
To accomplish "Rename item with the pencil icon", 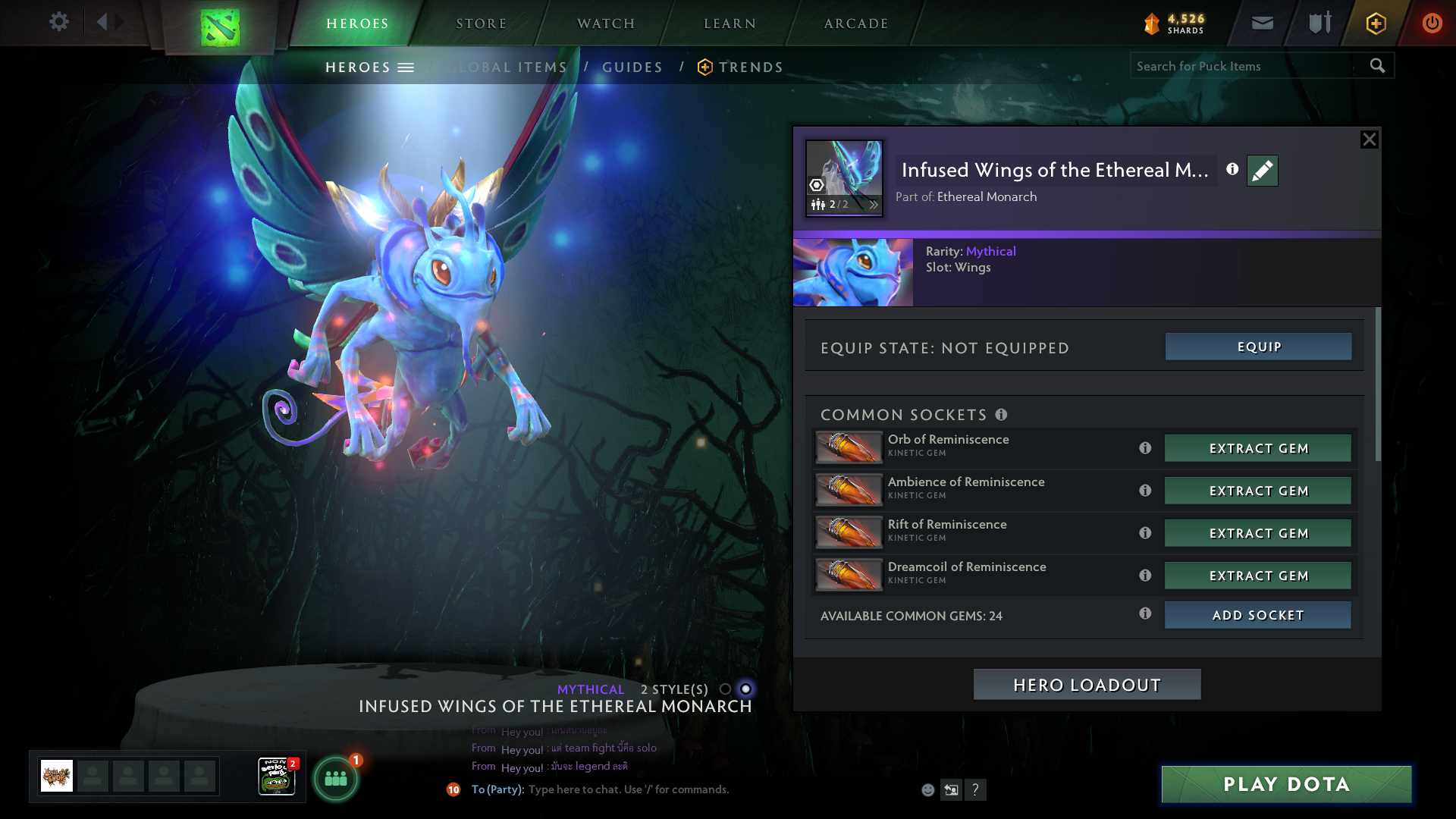I will coord(1262,171).
